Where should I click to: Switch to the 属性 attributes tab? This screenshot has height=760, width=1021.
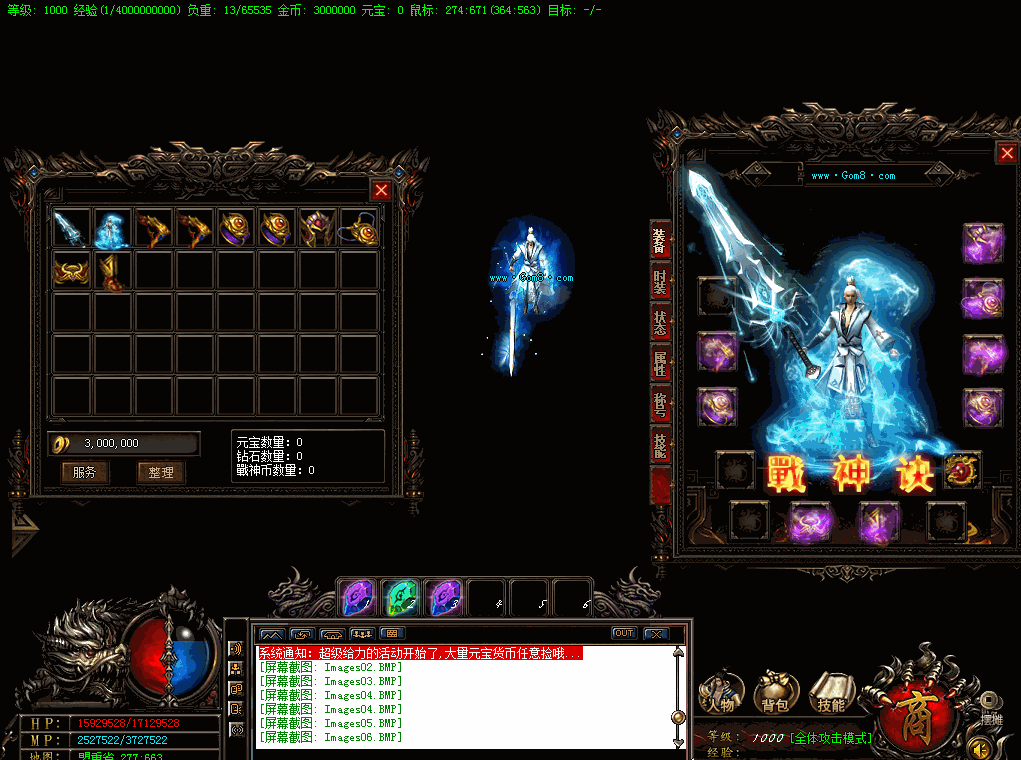click(660, 363)
